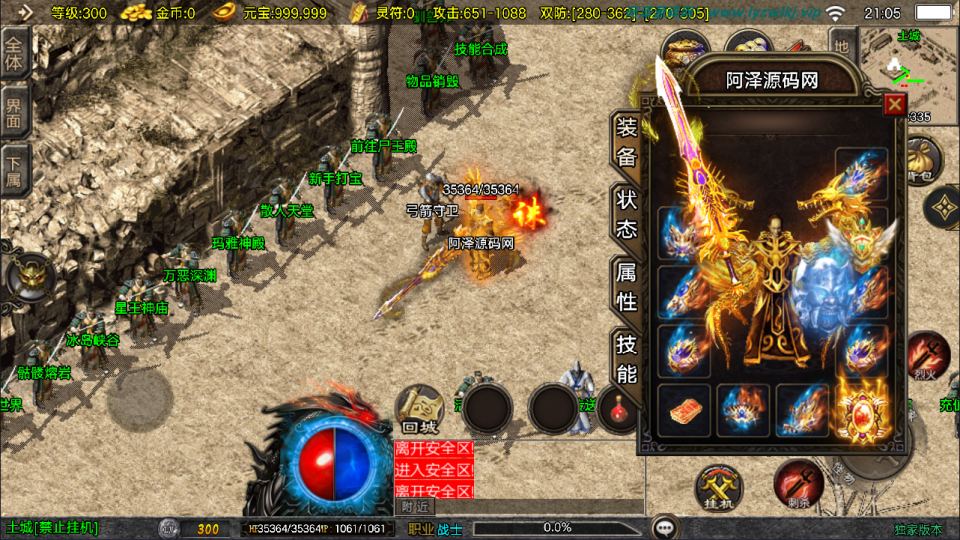Screen dimensions: 960x540
Task: Click the 界面 side tab
Action: point(16,114)
